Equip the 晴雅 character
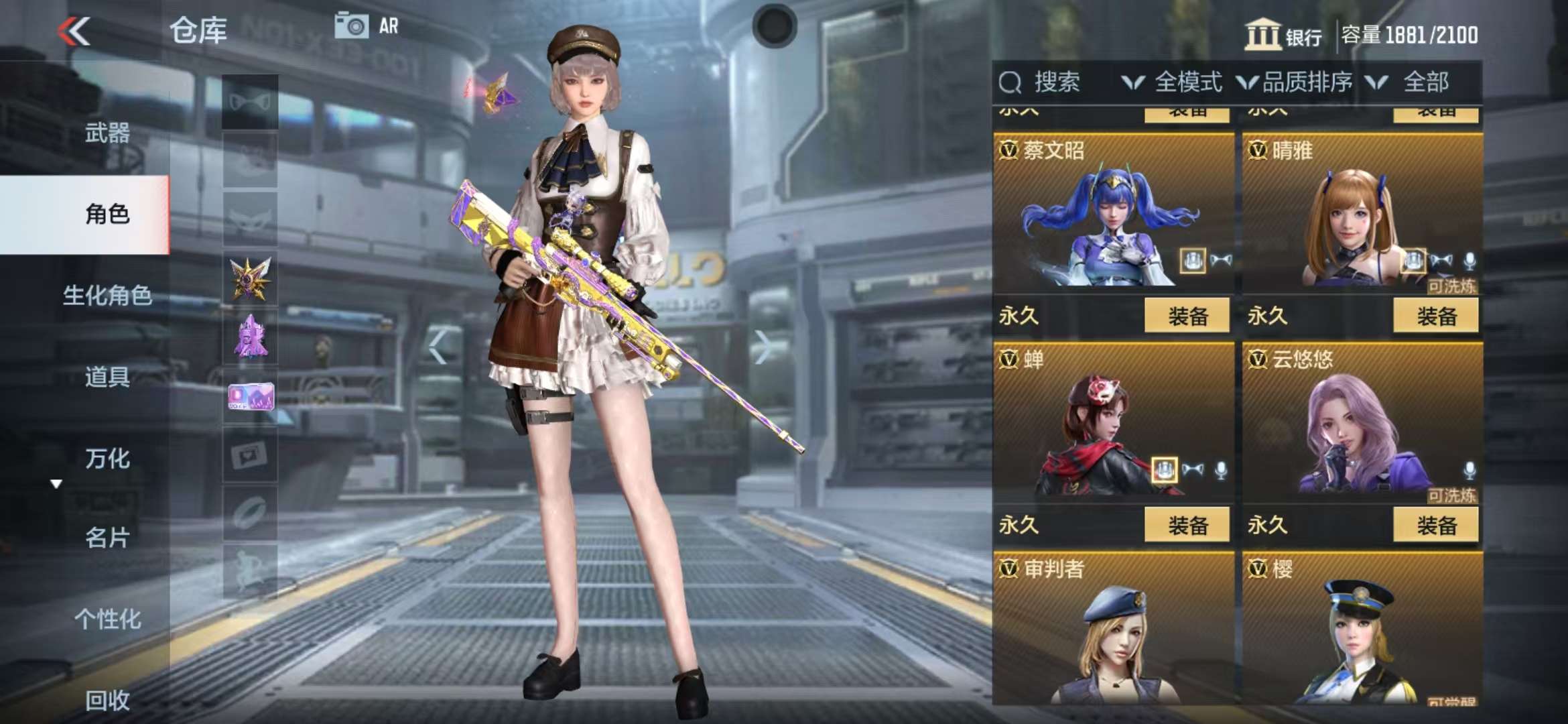The height and width of the screenshot is (724, 1568). (1435, 316)
